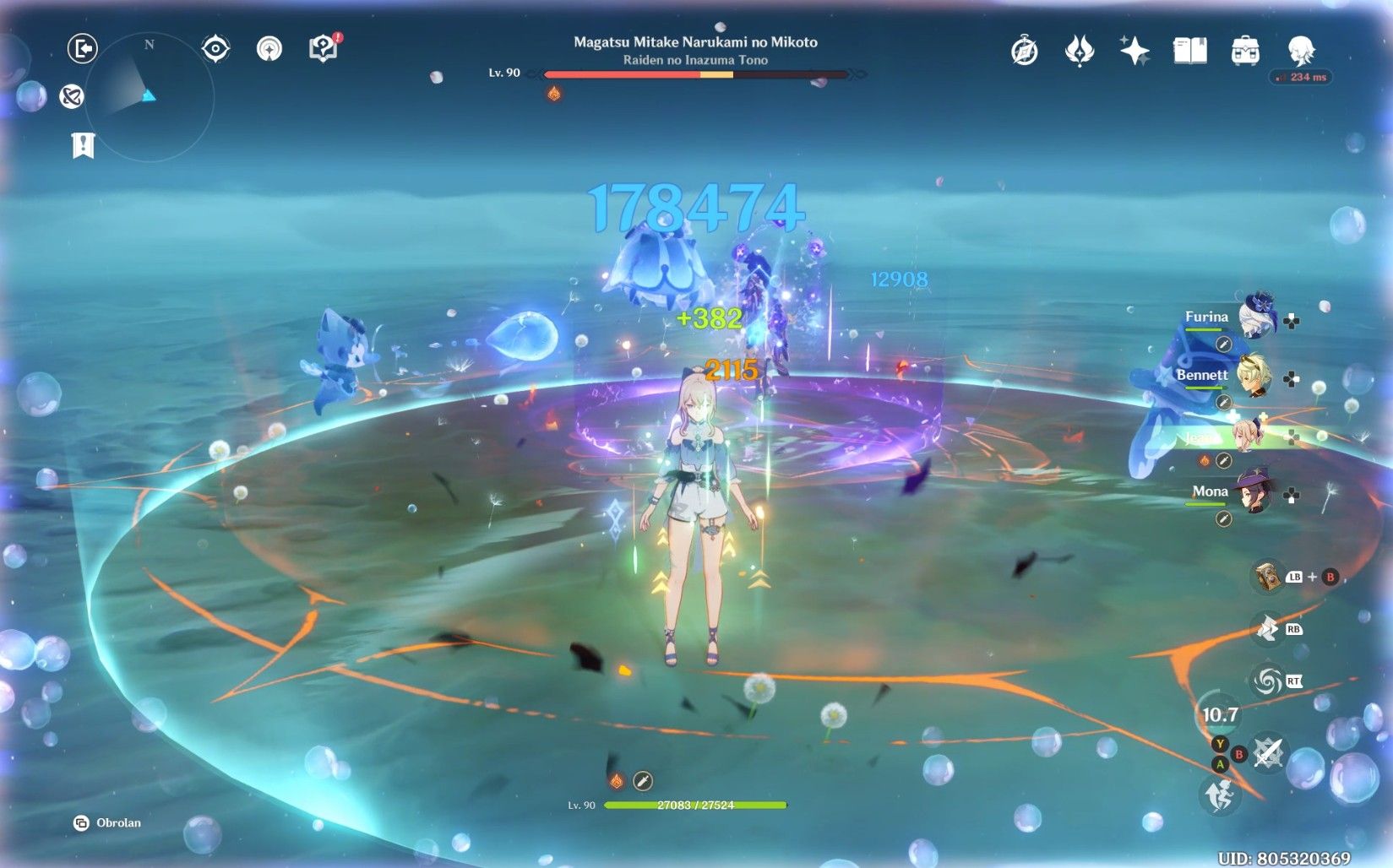Image resolution: width=1393 pixels, height=868 pixels.
Task: Click the exit door icon near the minimap
Action: [80, 47]
